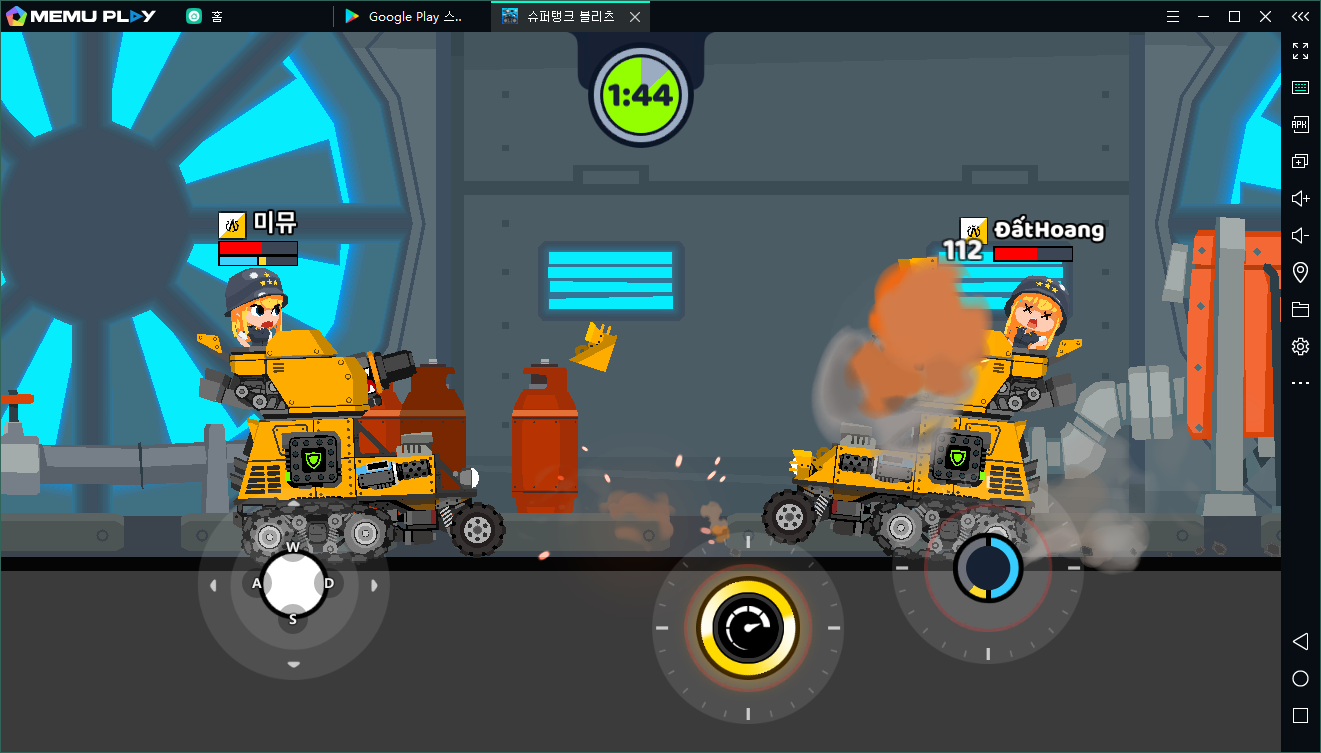Move left with the A direction key
The height and width of the screenshot is (753, 1321).
(257, 583)
